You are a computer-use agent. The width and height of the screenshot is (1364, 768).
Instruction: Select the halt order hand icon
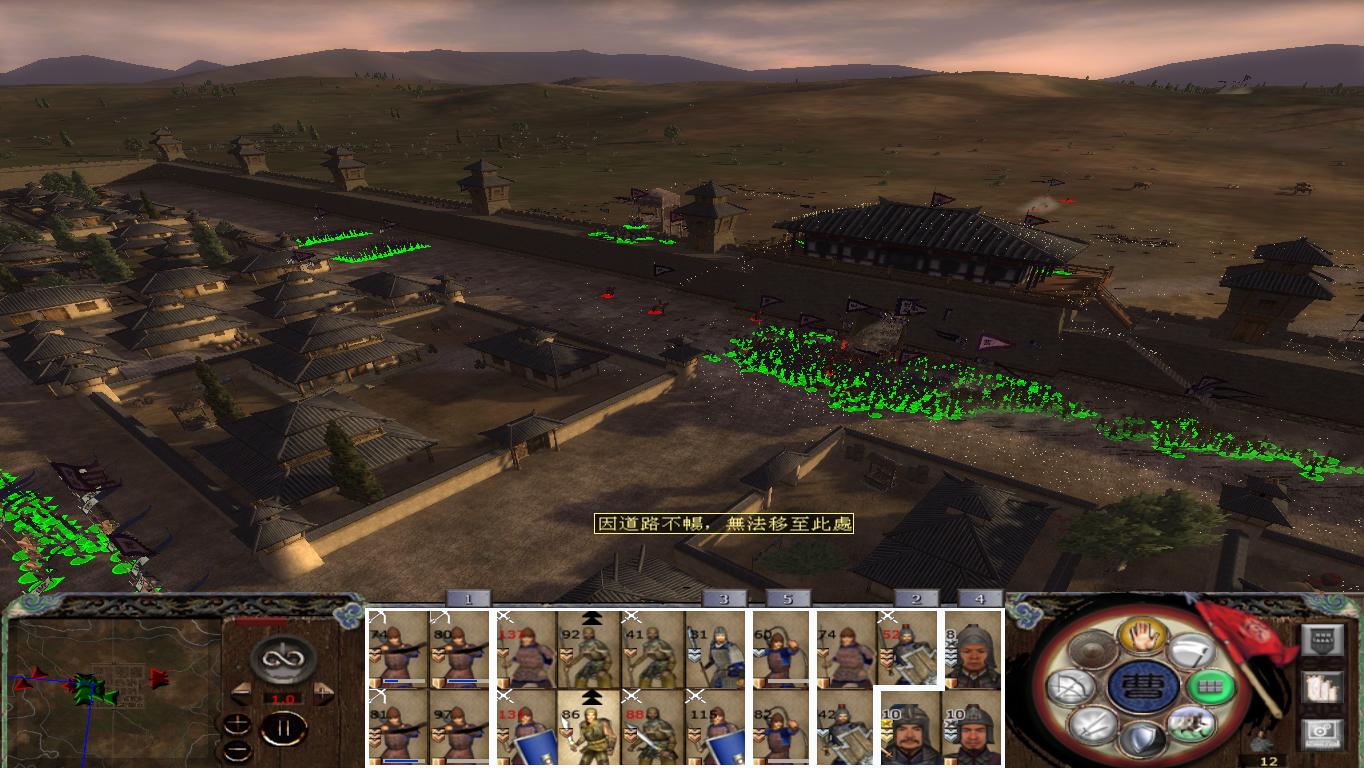pos(1142,637)
